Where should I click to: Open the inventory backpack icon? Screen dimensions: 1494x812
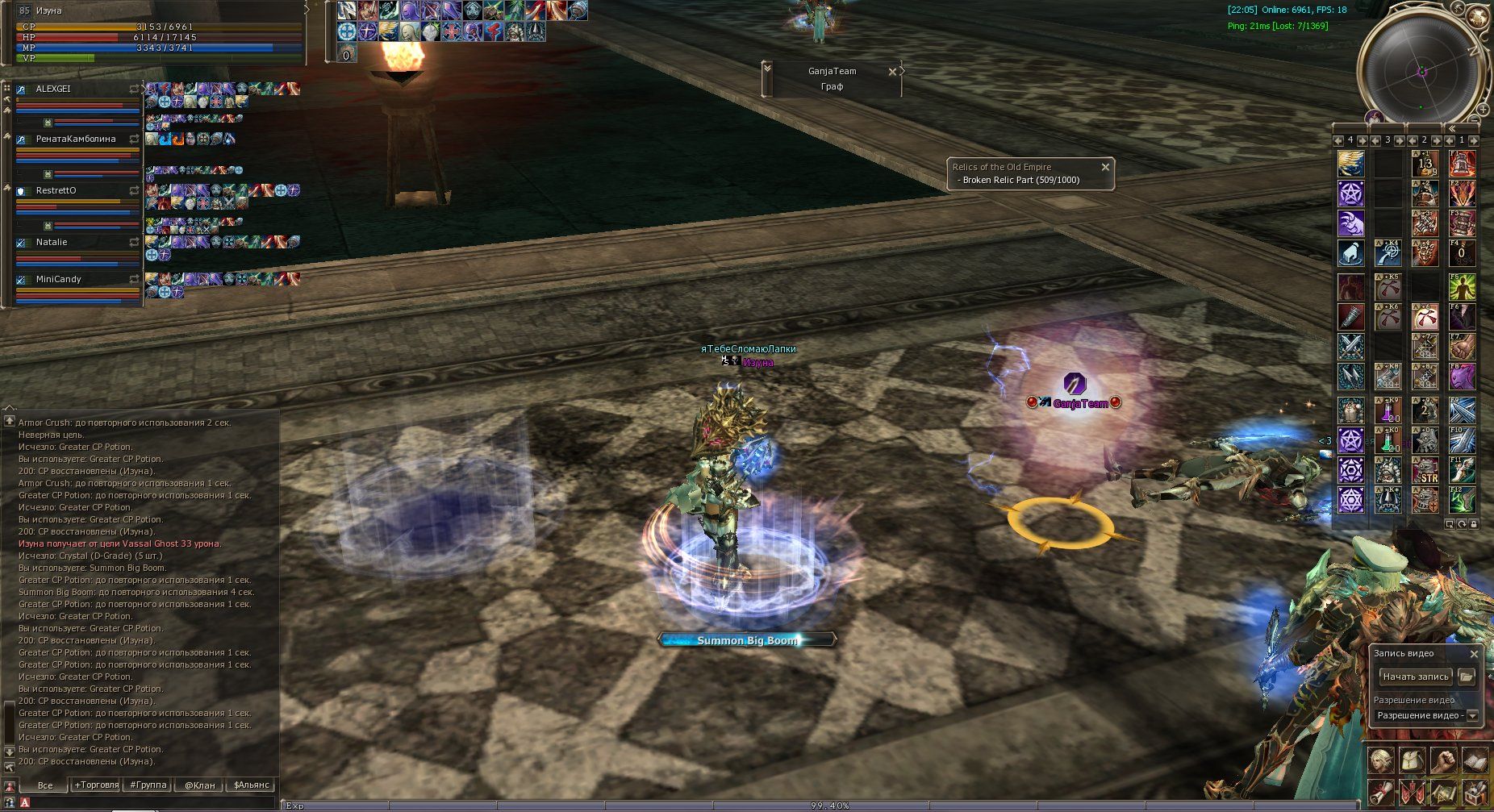click(1412, 760)
